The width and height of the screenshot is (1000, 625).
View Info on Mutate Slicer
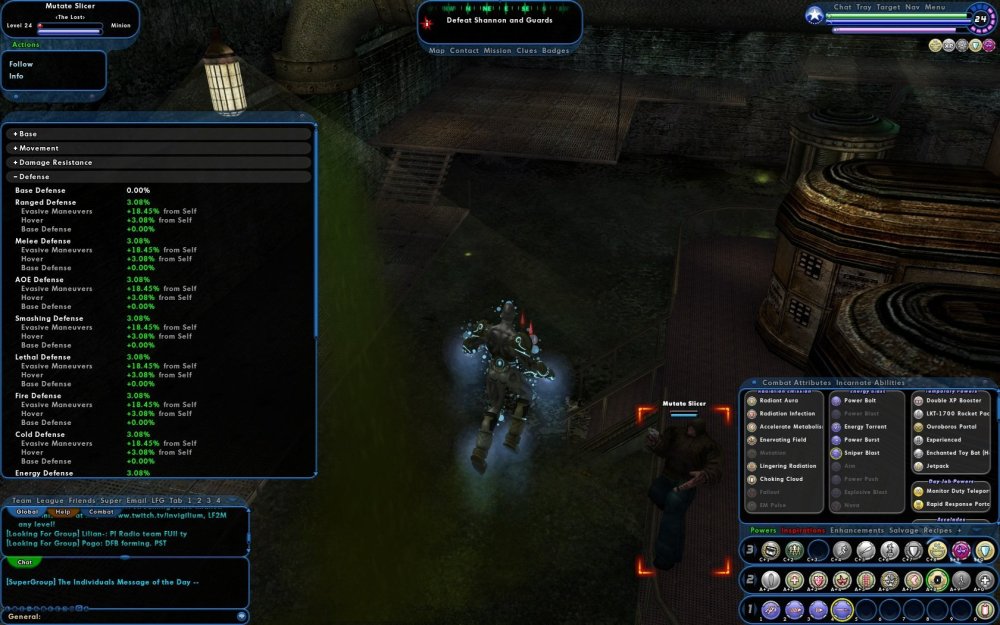coord(16,76)
